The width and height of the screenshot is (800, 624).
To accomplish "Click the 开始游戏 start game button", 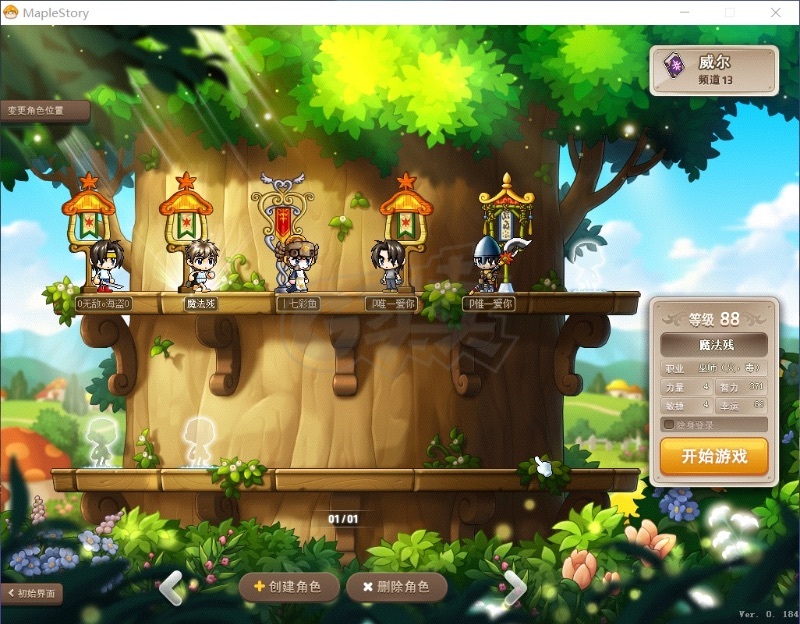I will point(714,457).
